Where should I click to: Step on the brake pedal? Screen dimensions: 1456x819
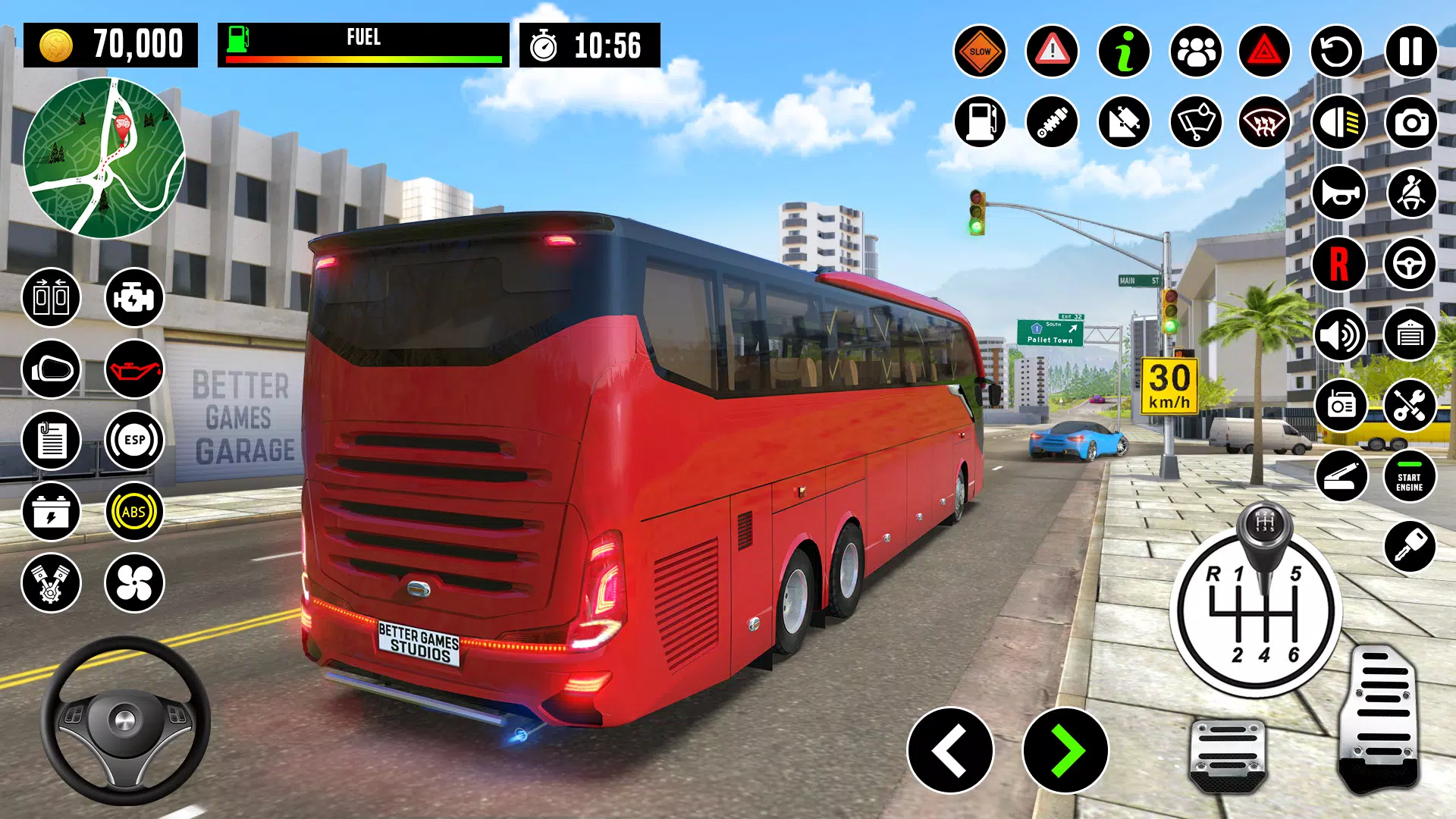tap(1228, 755)
